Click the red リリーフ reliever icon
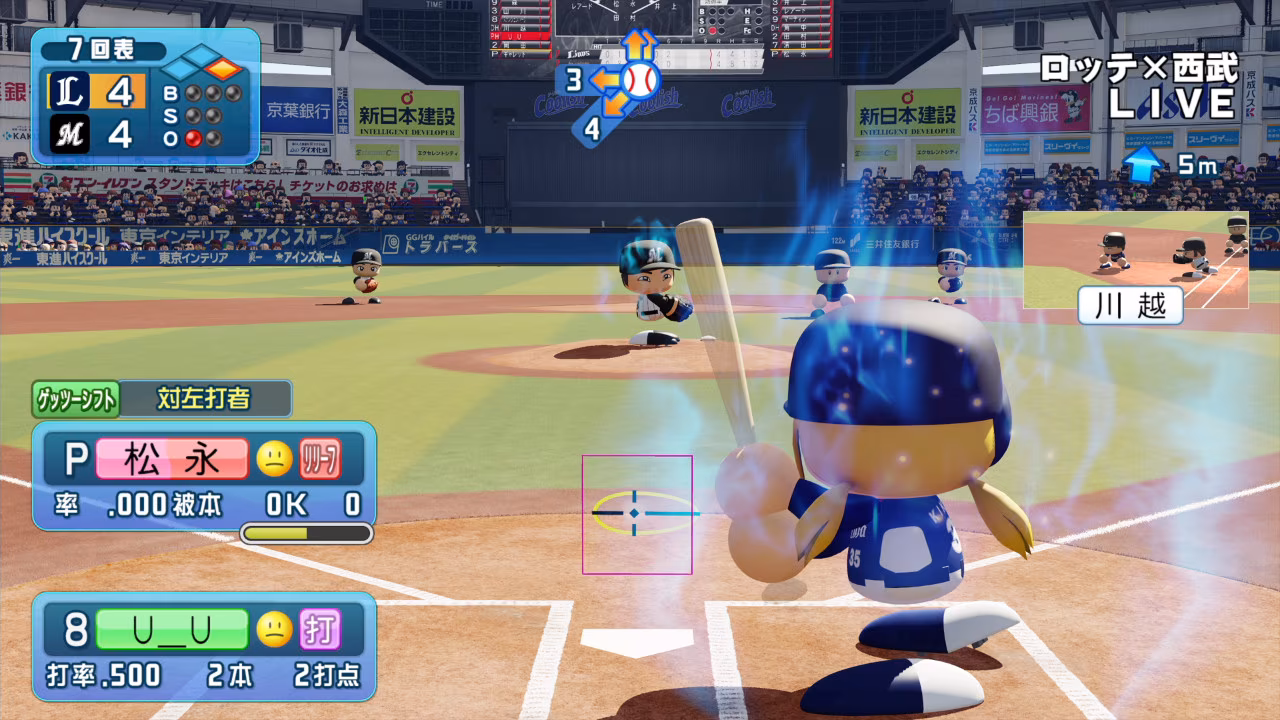This screenshot has height=720, width=1280. click(x=321, y=459)
